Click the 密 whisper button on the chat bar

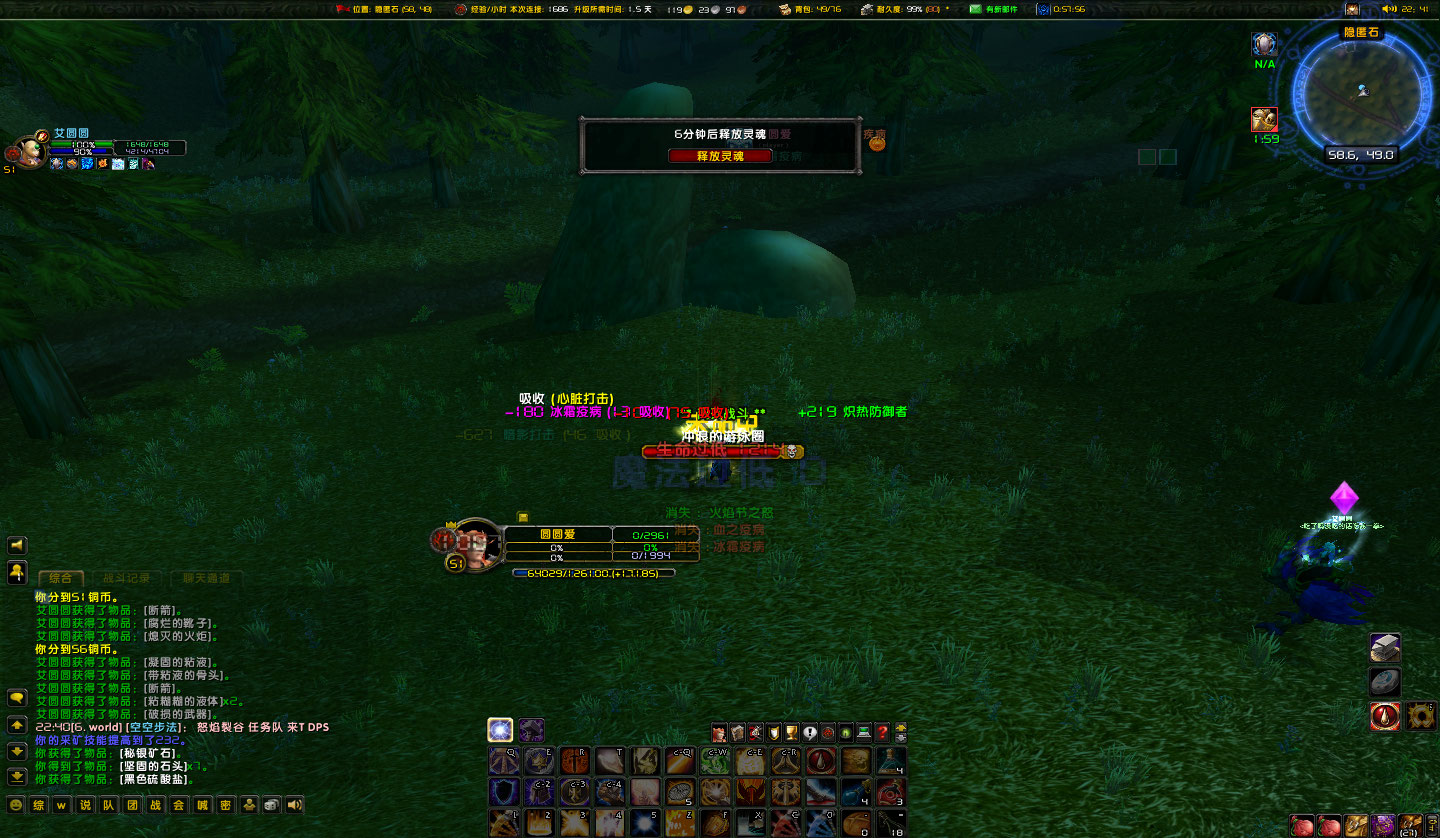(x=226, y=804)
